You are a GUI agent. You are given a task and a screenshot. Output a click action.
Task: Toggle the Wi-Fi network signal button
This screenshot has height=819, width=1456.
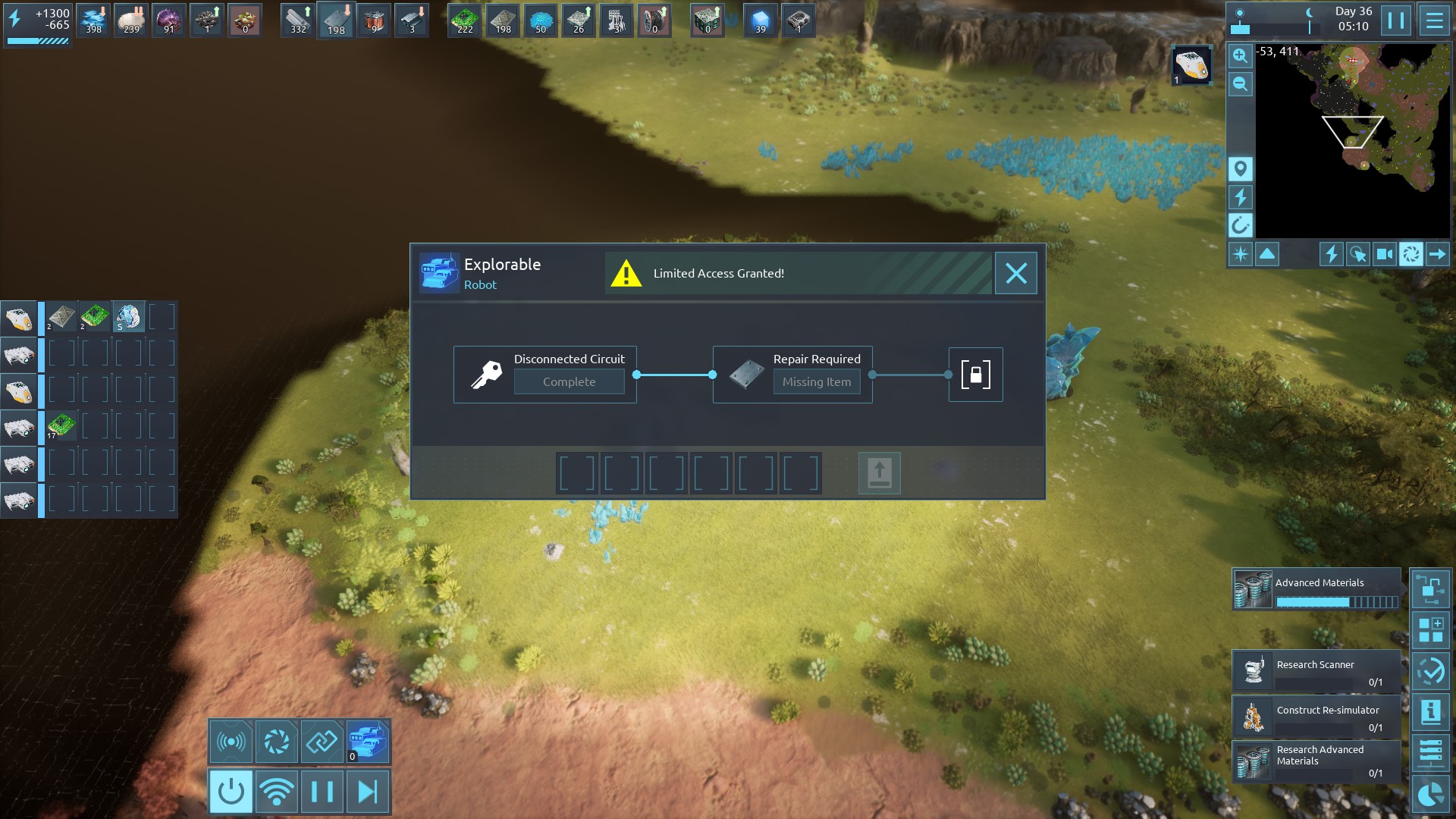277,792
